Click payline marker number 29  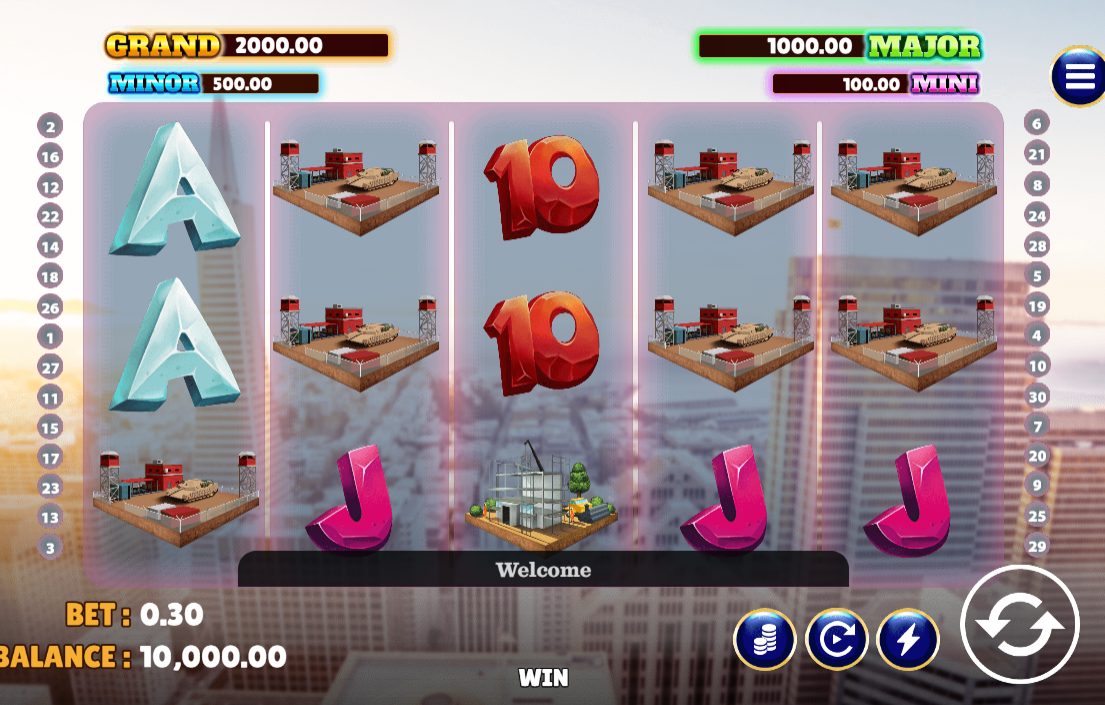(x=1037, y=546)
